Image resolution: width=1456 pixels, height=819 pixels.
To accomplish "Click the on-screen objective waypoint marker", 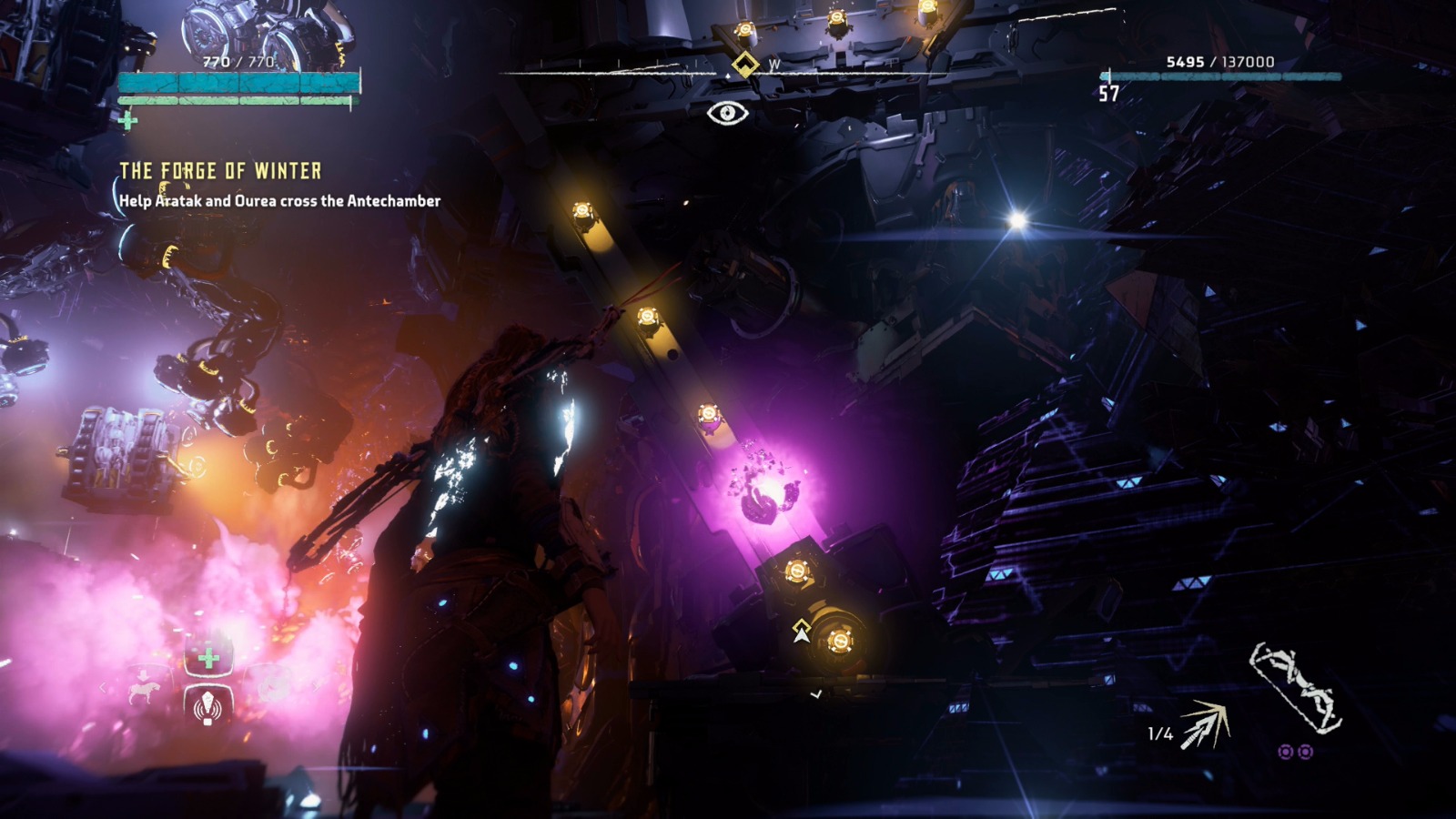I will [801, 631].
